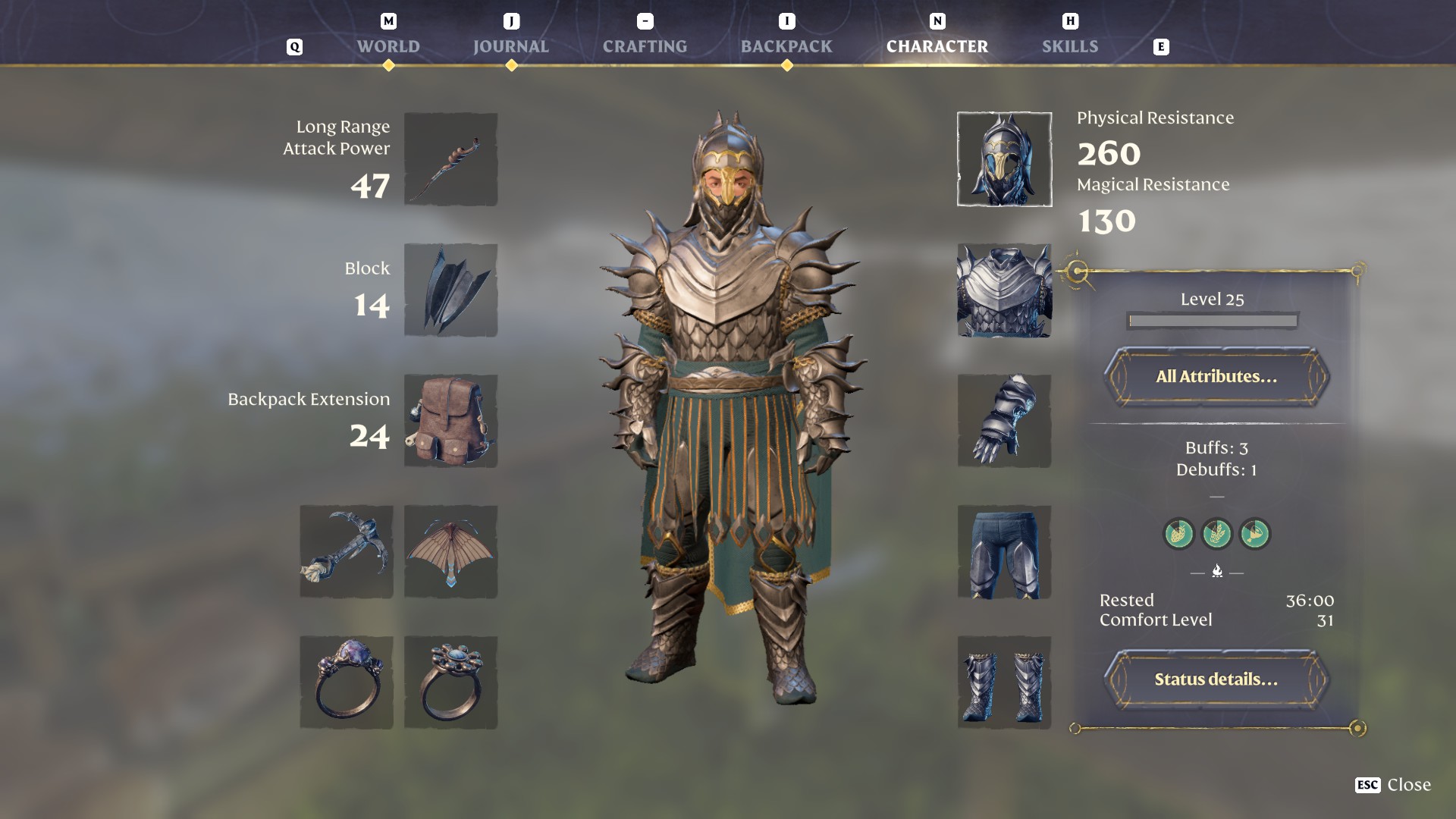Viewport: 1456px width, 819px height.
Task: Select the Character tab
Action: [x=937, y=46]
